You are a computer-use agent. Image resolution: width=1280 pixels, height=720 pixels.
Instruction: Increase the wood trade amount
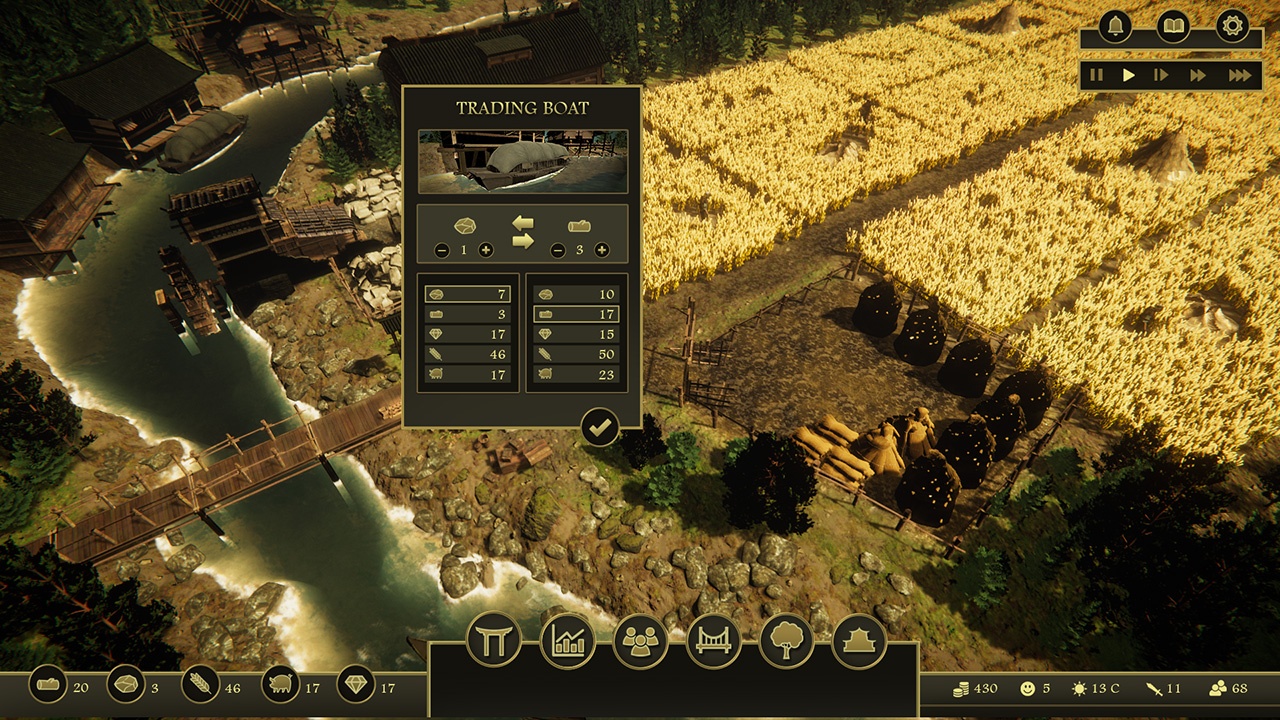coord(602,250)
